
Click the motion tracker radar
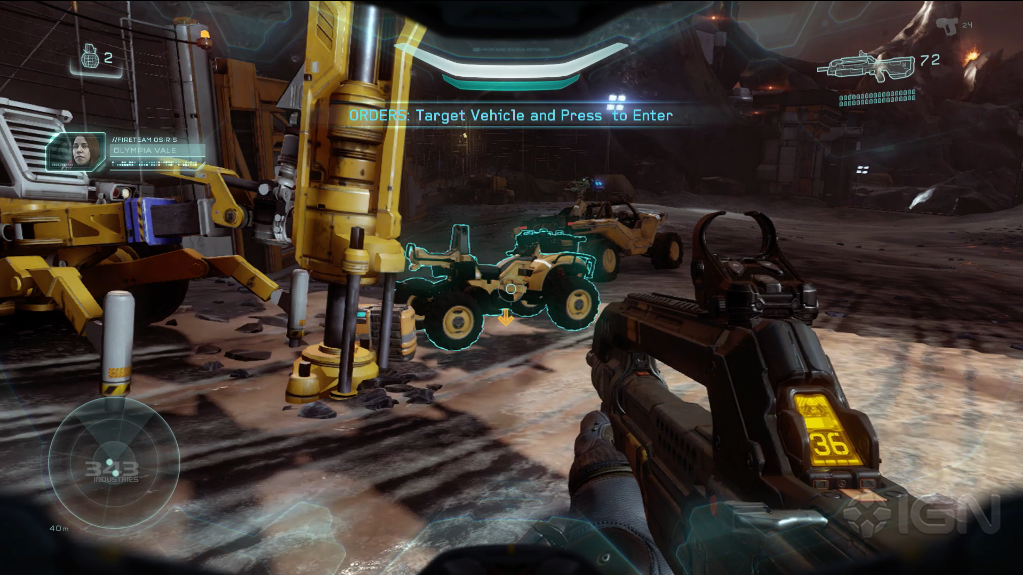click(x=113, y=461)
